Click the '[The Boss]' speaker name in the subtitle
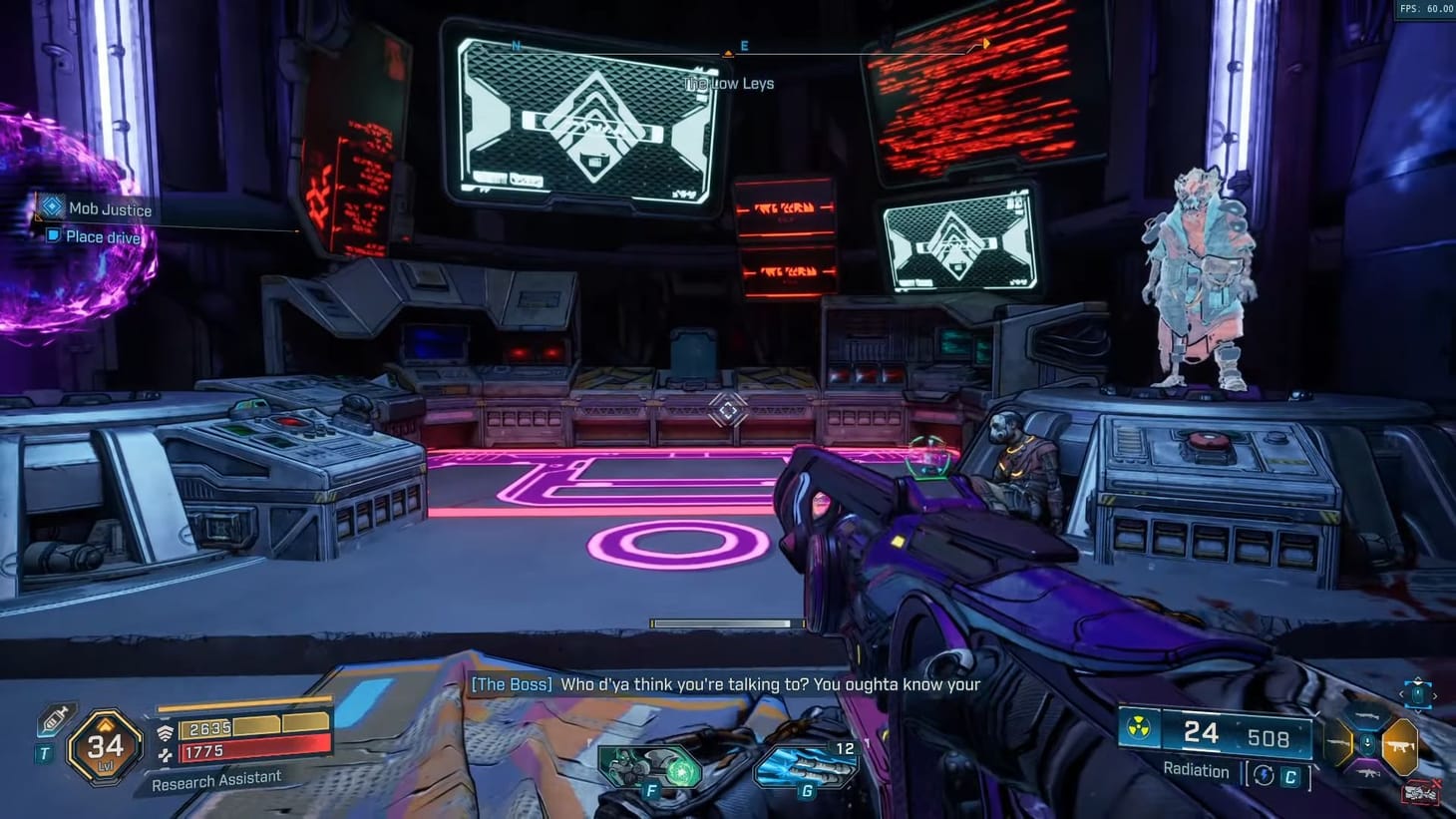The width and height of the screenshot is (1456, 819). [510, 684]
